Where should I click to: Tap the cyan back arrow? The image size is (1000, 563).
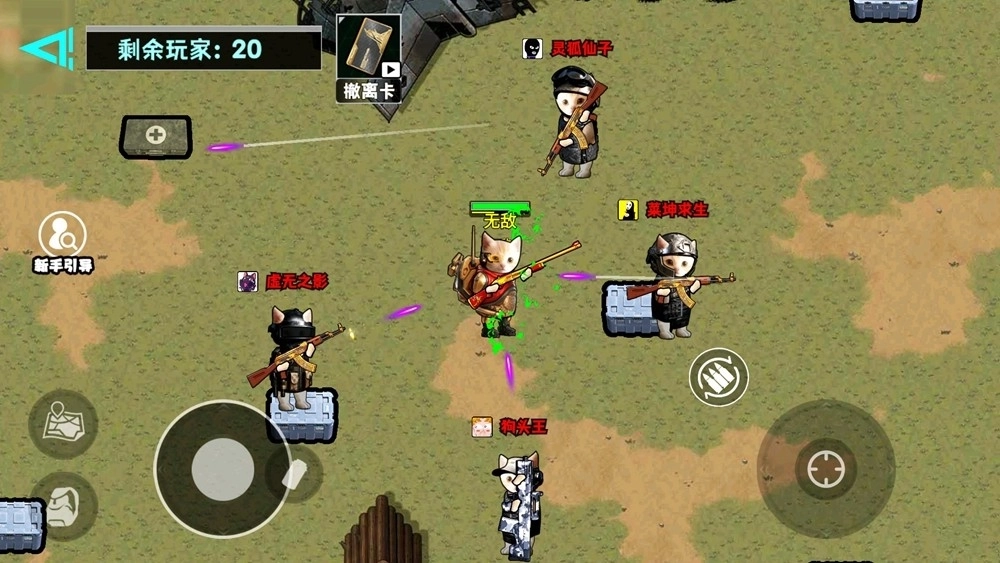[47, 47]
